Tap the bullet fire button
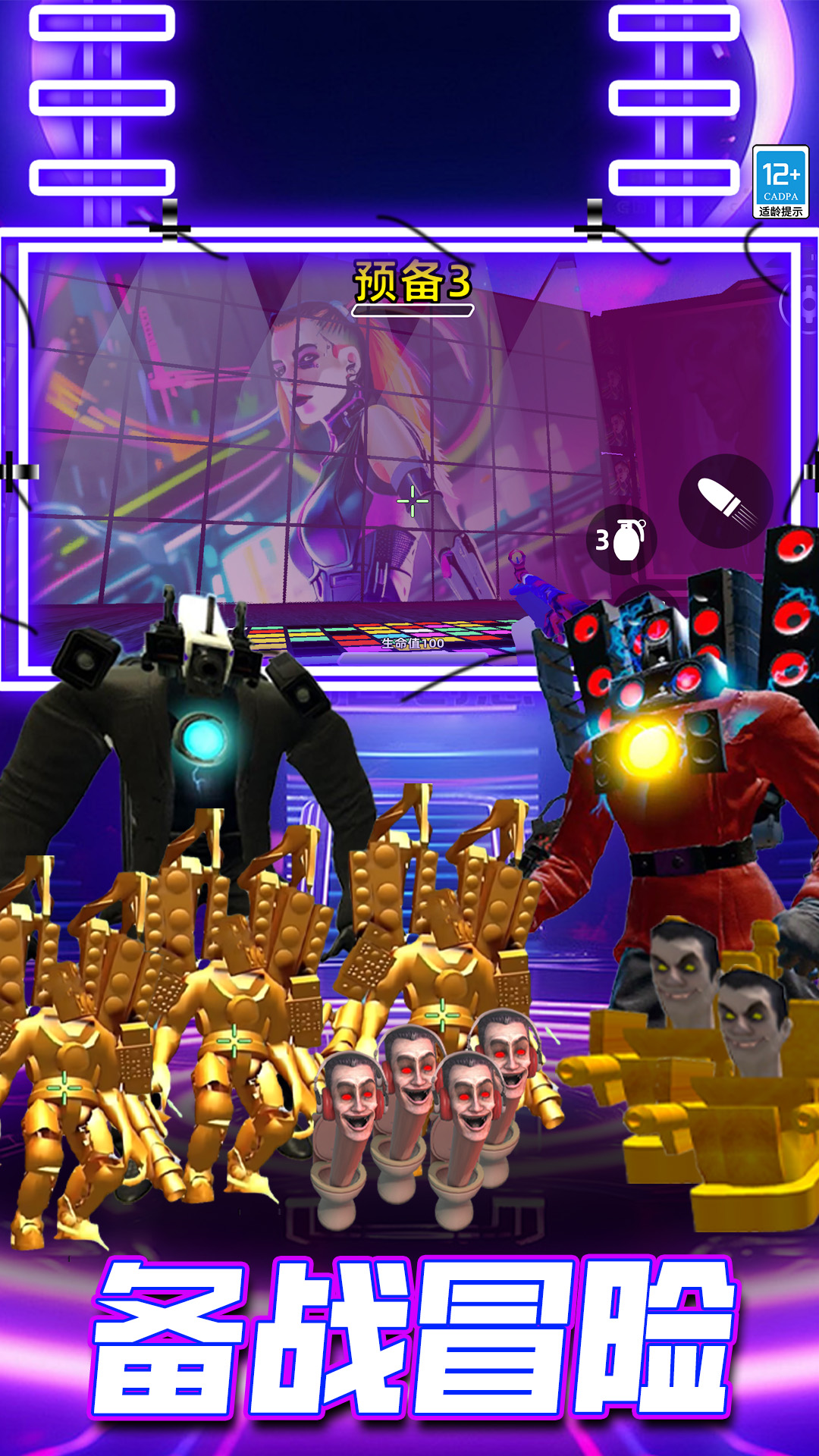 [x=725, y=501]
